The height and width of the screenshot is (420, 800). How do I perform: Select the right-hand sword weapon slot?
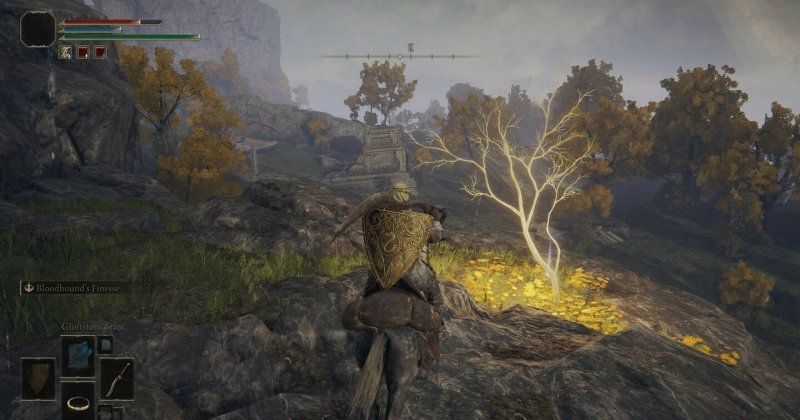[x=116, y=379]
